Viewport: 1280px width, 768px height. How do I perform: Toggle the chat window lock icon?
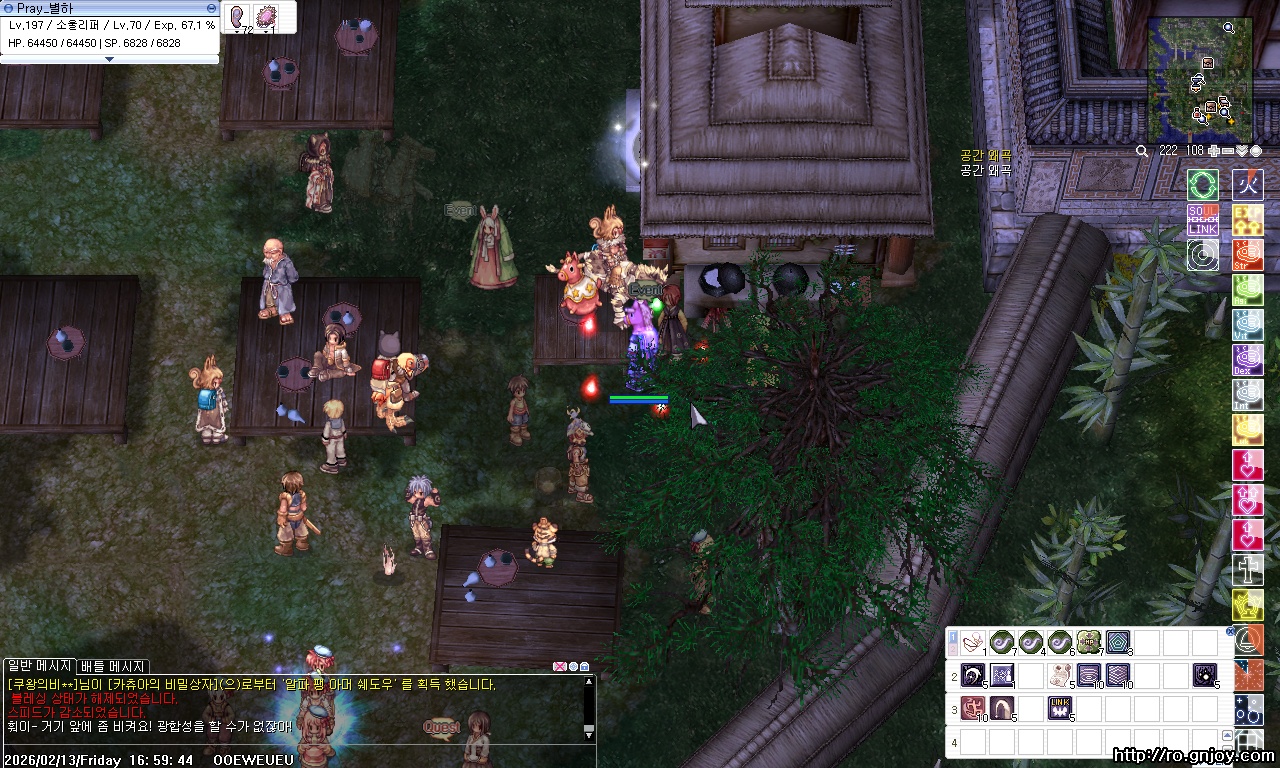[584, 666]
